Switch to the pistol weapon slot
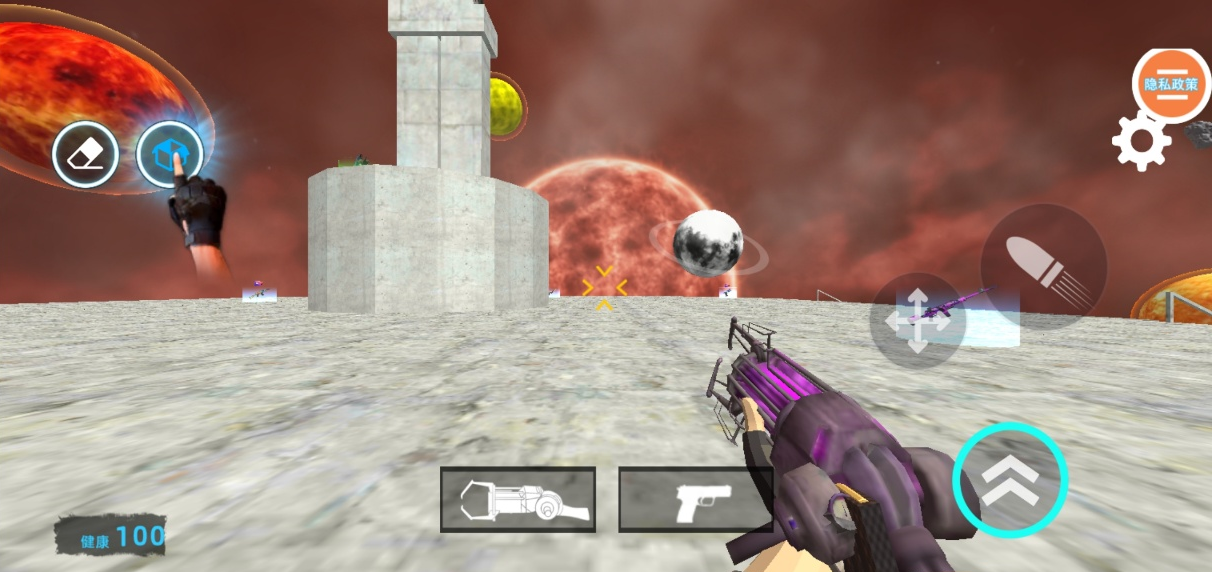The image size is (1214, 572). 696,499
